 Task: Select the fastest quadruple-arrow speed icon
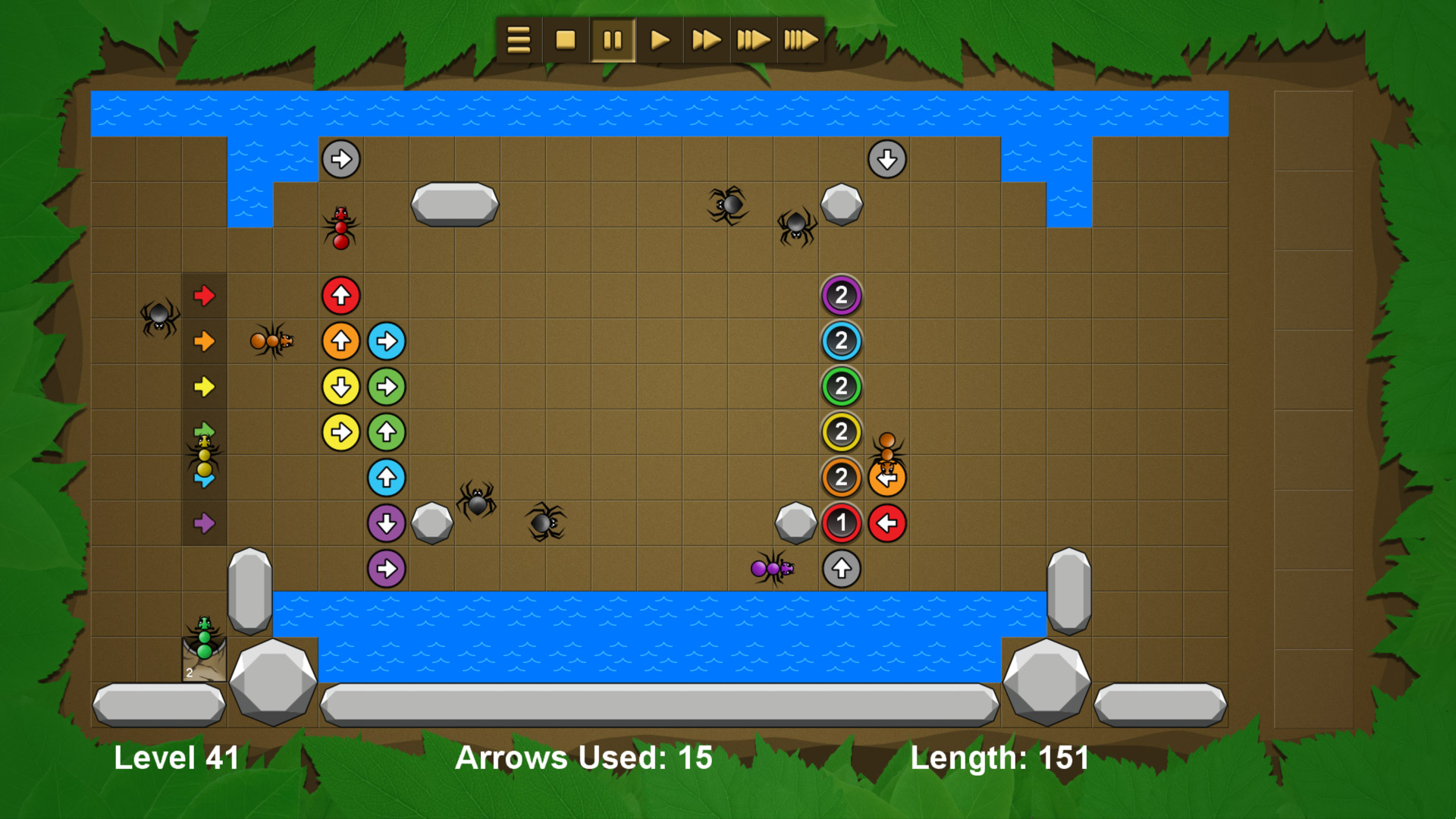click(x=800, y=40)
